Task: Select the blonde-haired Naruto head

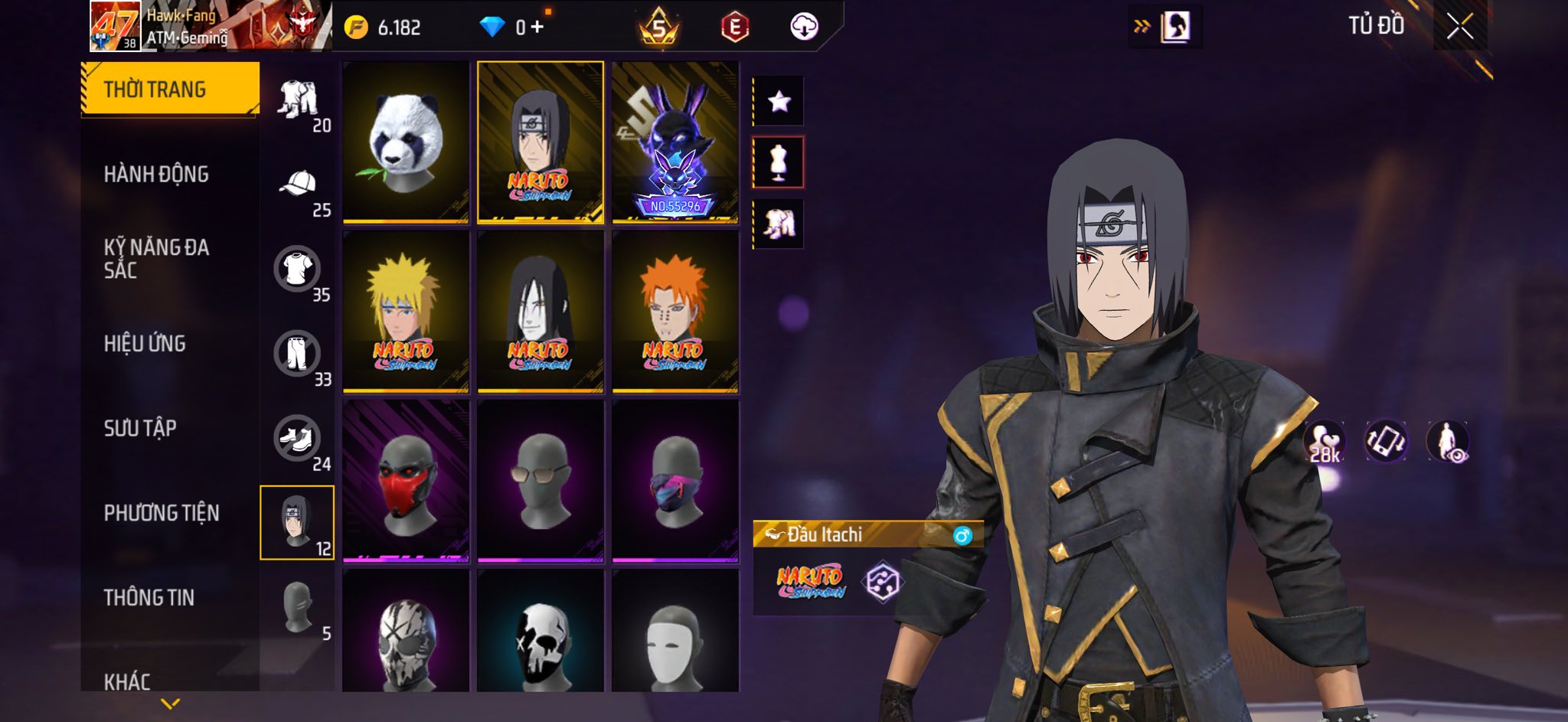Action: (x=405, y=312)
